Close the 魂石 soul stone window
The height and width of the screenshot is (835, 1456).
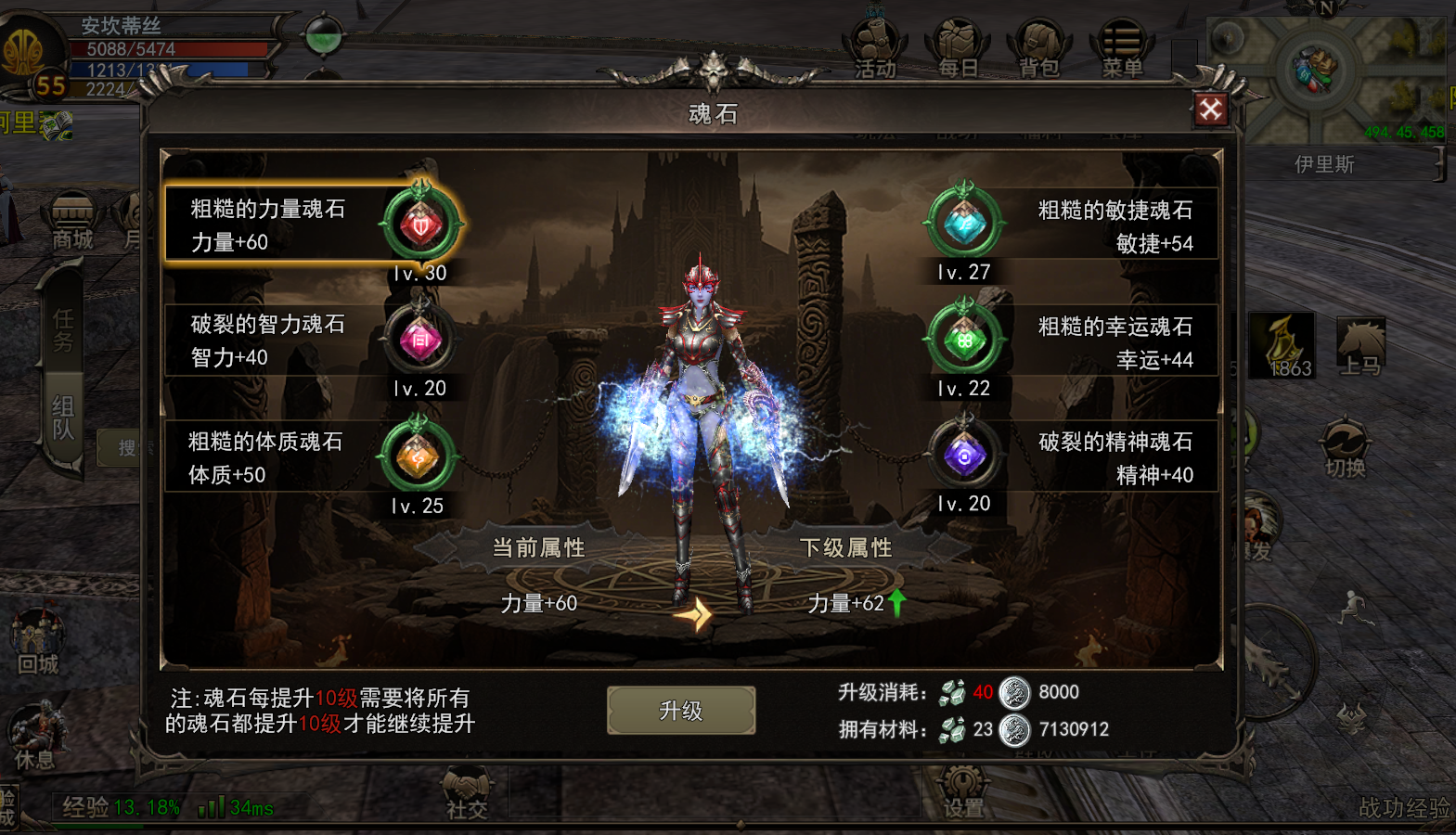click(1210, 110)
